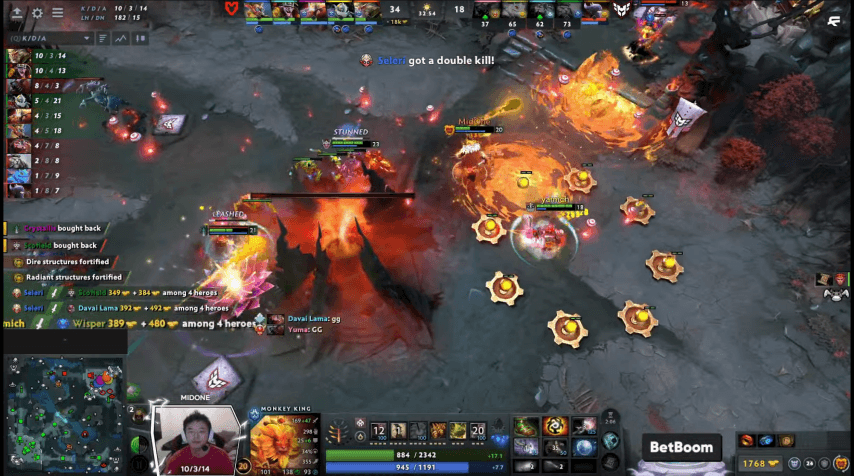
Task: Click the first Monkey King ability icon
Action: click(378, 431)
